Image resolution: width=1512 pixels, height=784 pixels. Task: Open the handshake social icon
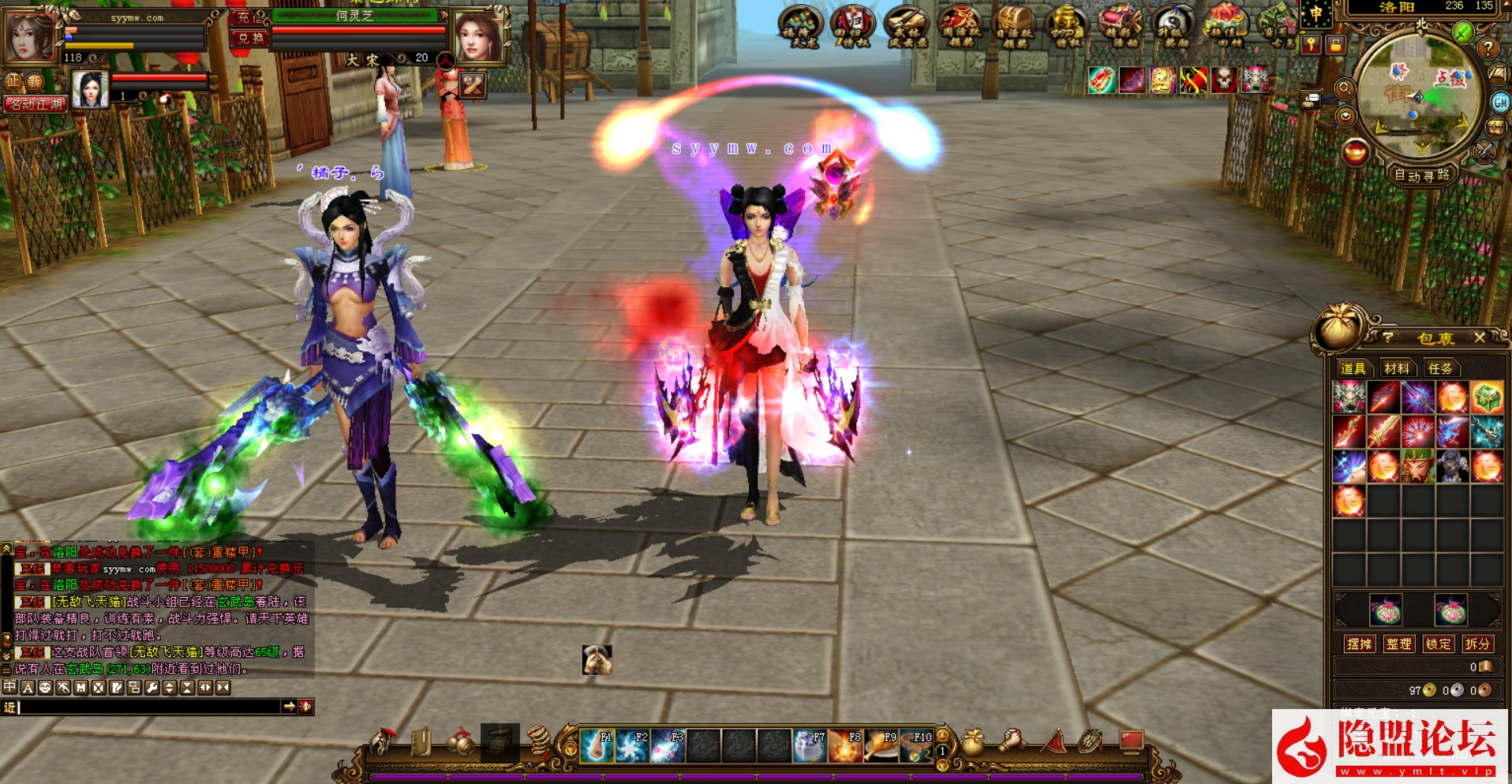1013,742
